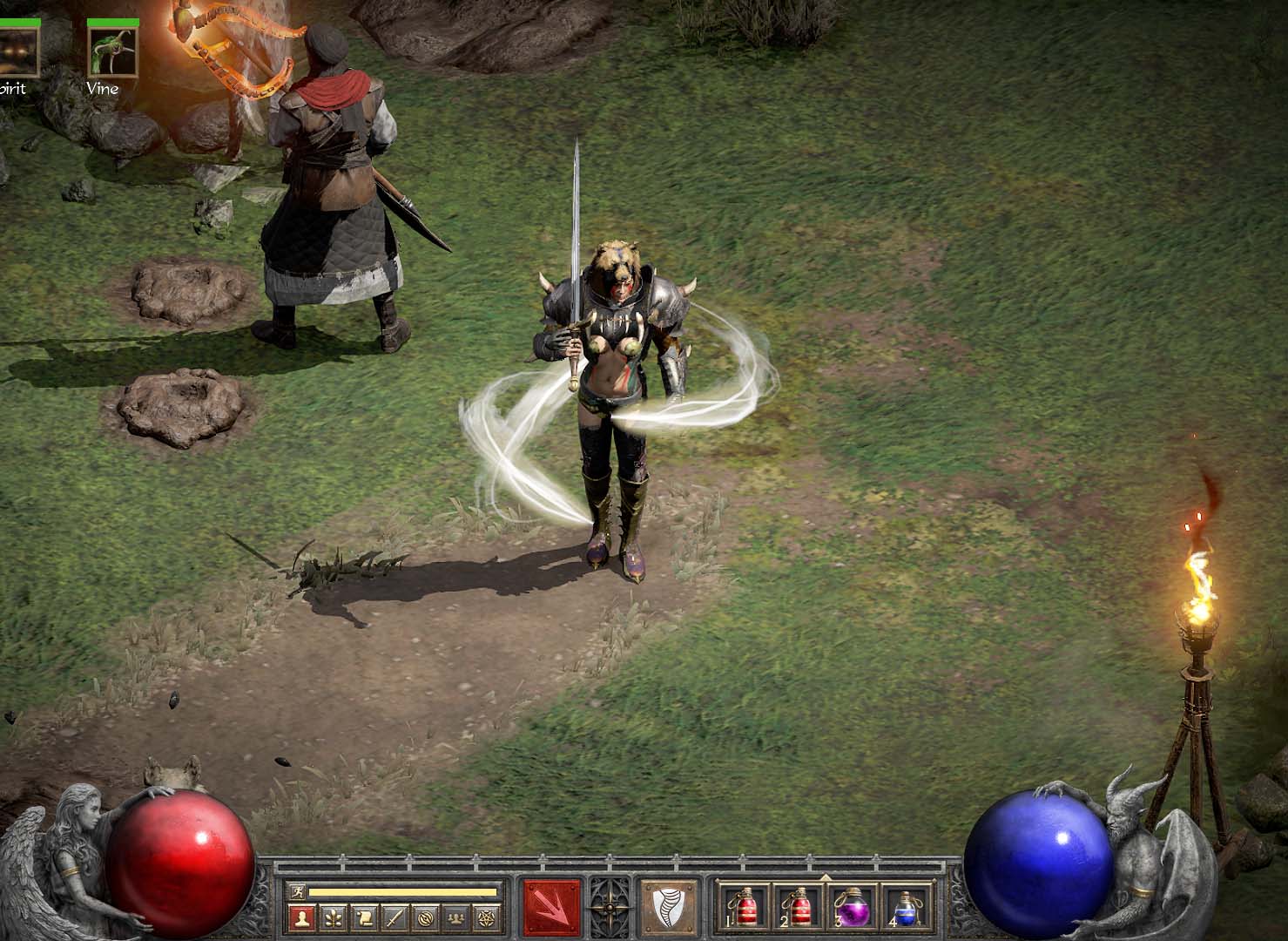The height and width of the screenshot is (941, 1288).
Task: Click the red health globe
Action: click(x=183, y=863)
